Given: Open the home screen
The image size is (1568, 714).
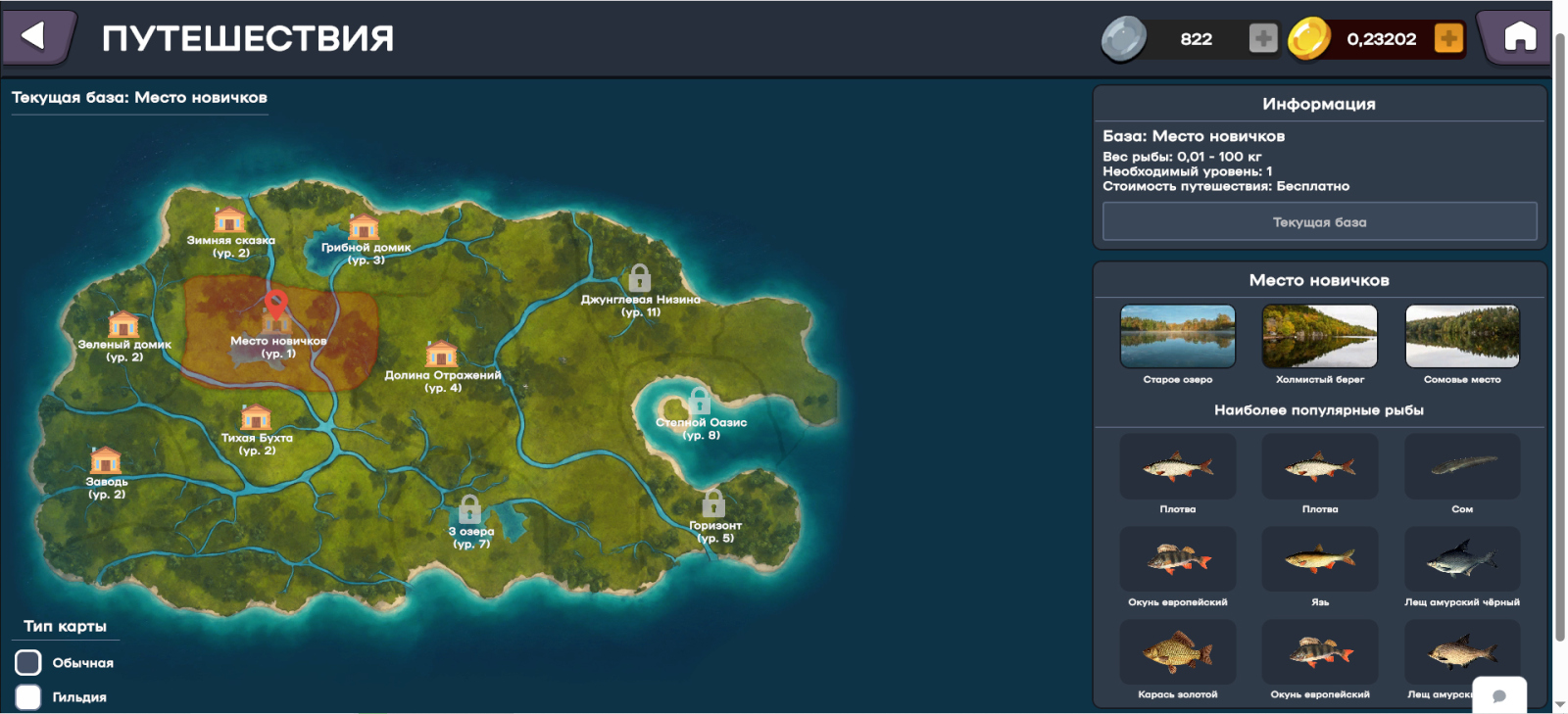Looking at the screenshot, I should click(x=1520, y=37).
